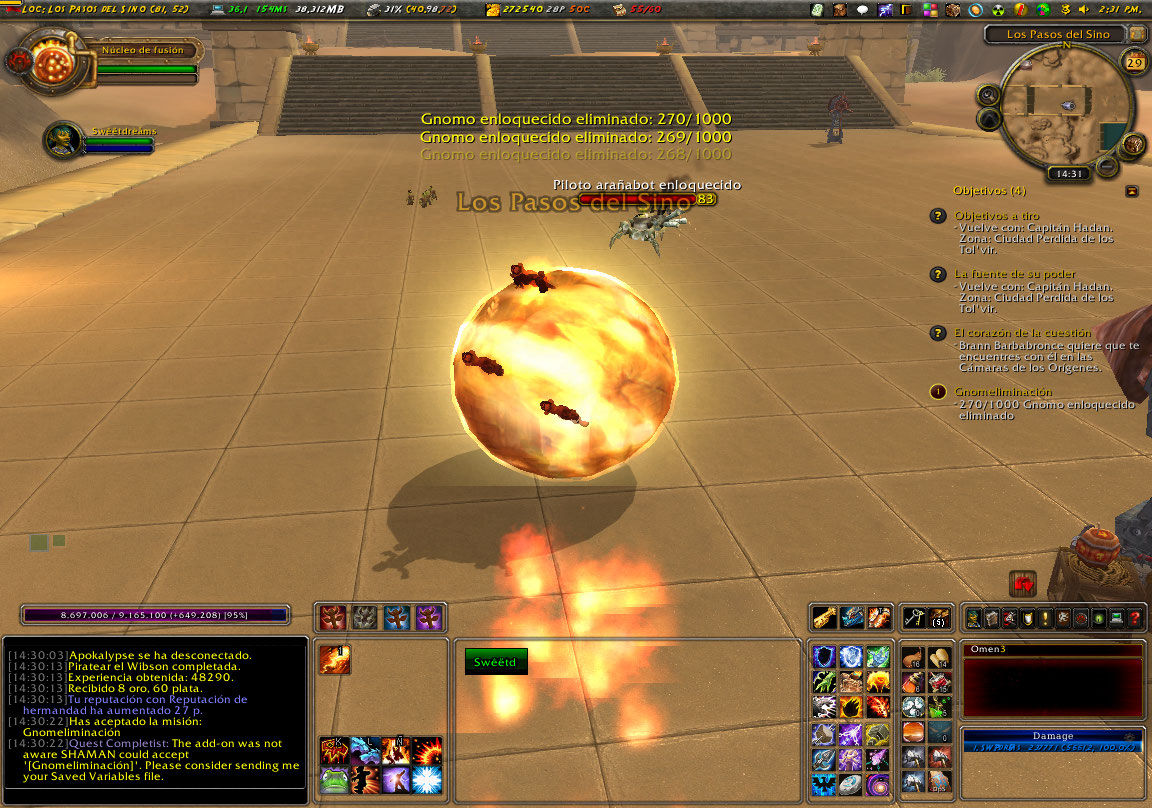The height and width of the screenshot is (808, 1152).
Task: Click the tracking magnifier button on the minimap
Action: (x=988, y=95)
